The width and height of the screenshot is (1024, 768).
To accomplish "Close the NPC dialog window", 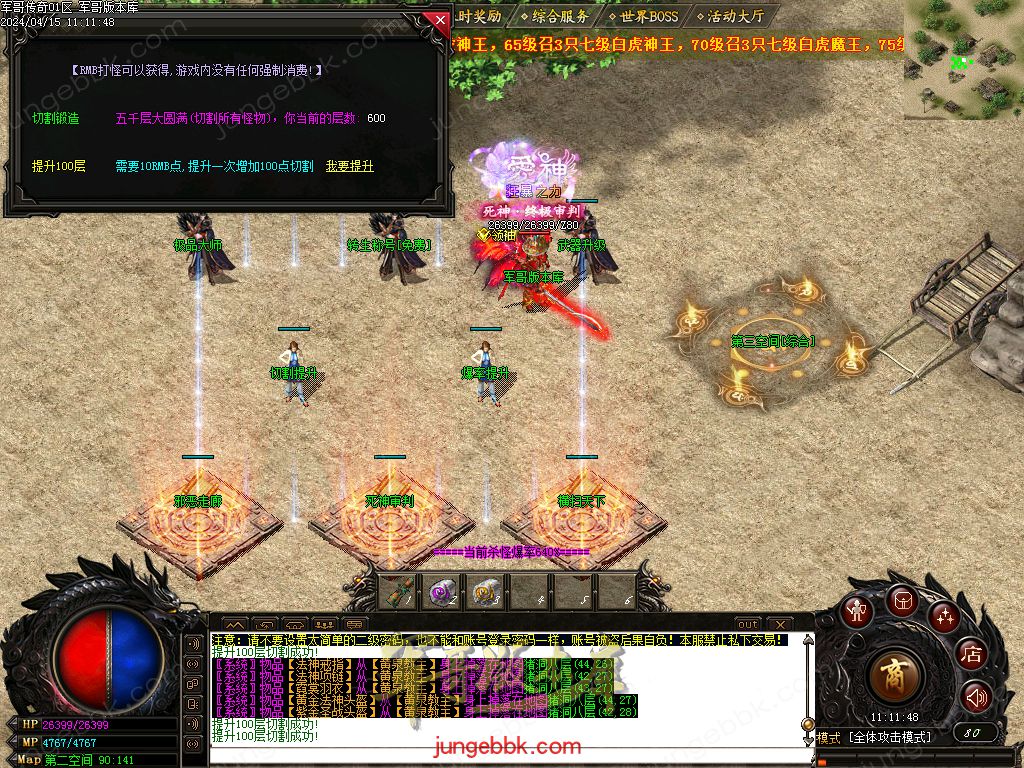I will (x=438, y=20).
